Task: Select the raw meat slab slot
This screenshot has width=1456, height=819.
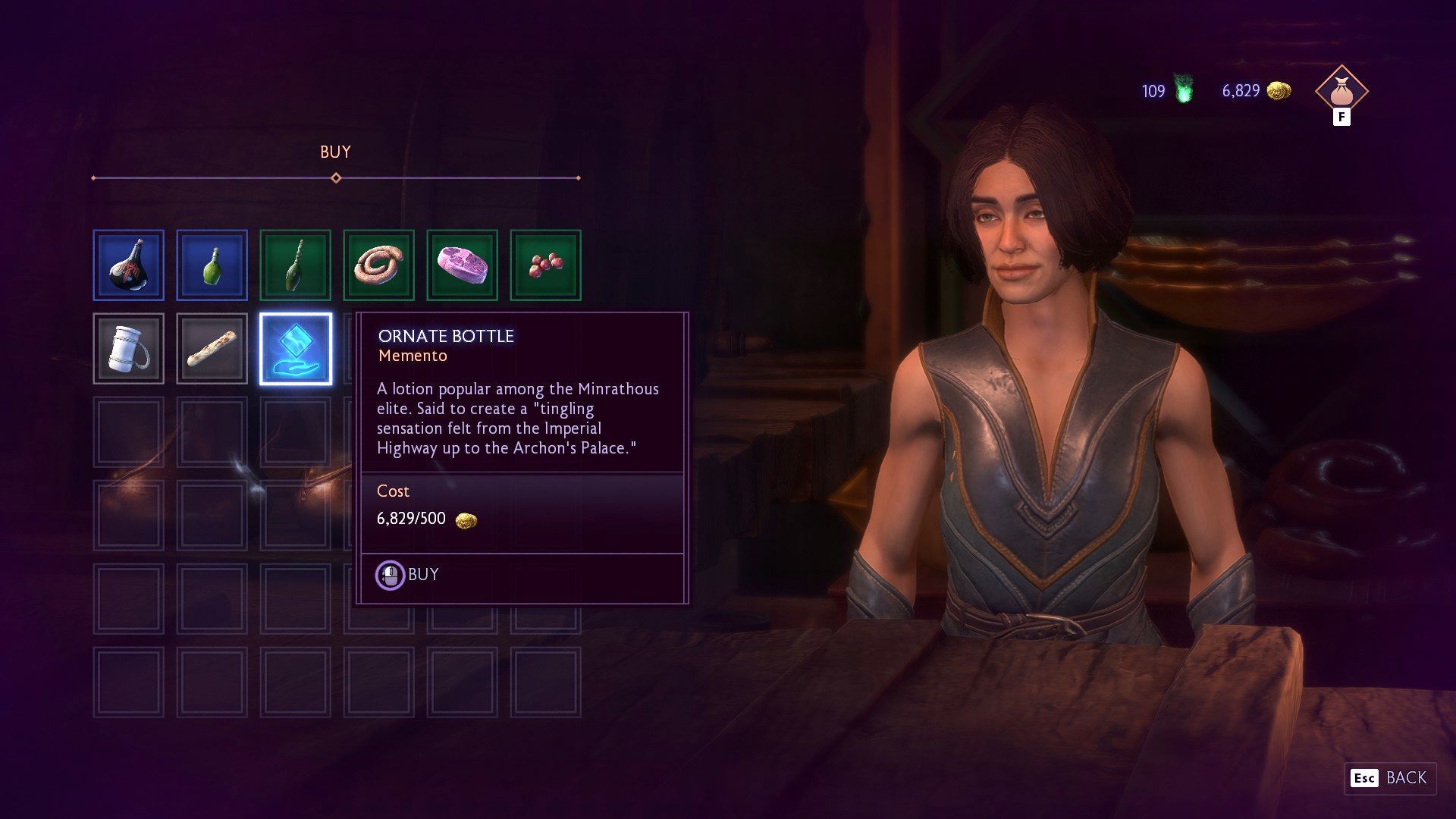Action: point(463,265)
